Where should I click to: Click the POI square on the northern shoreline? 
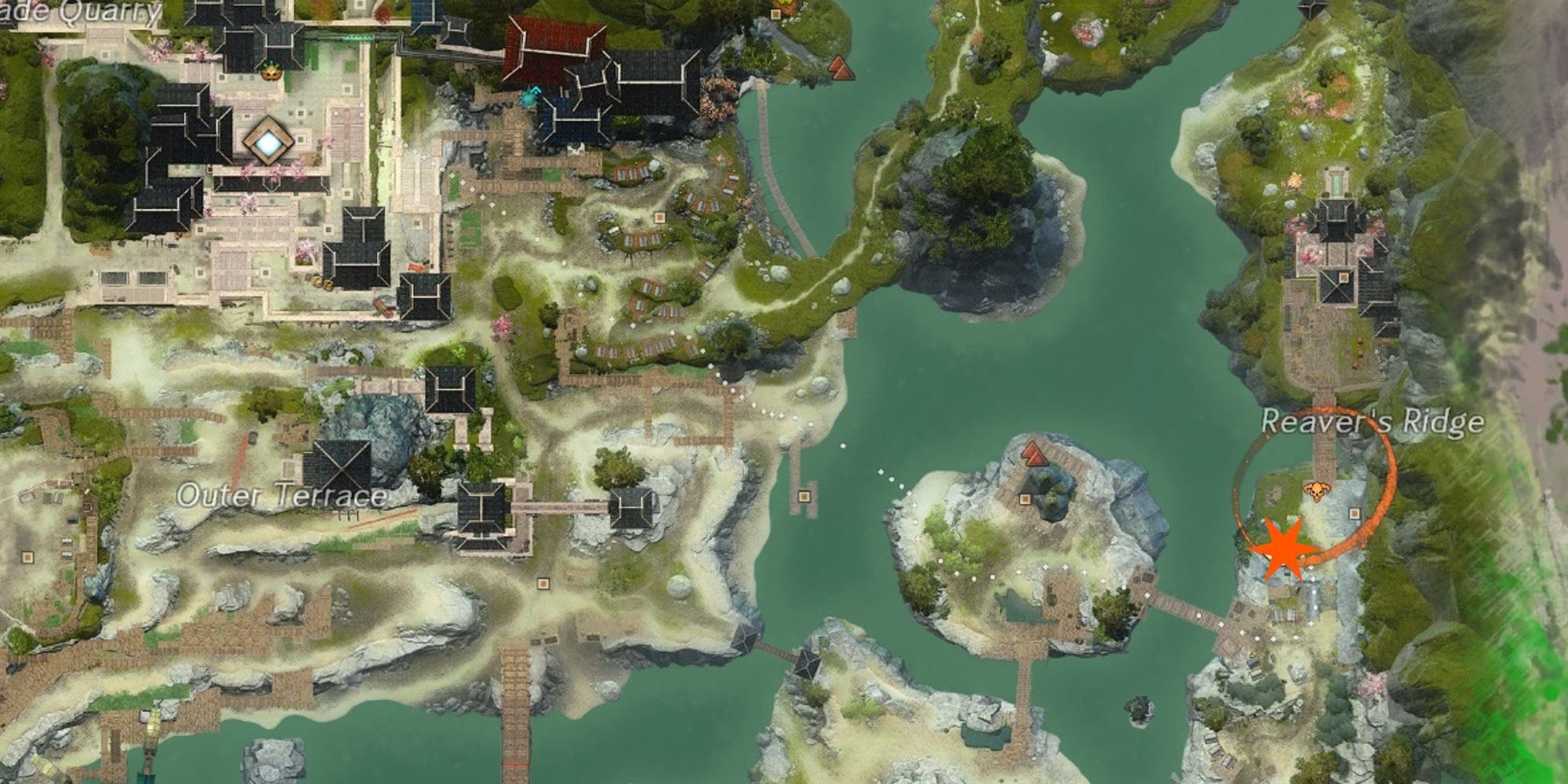[x=775, y=15]
